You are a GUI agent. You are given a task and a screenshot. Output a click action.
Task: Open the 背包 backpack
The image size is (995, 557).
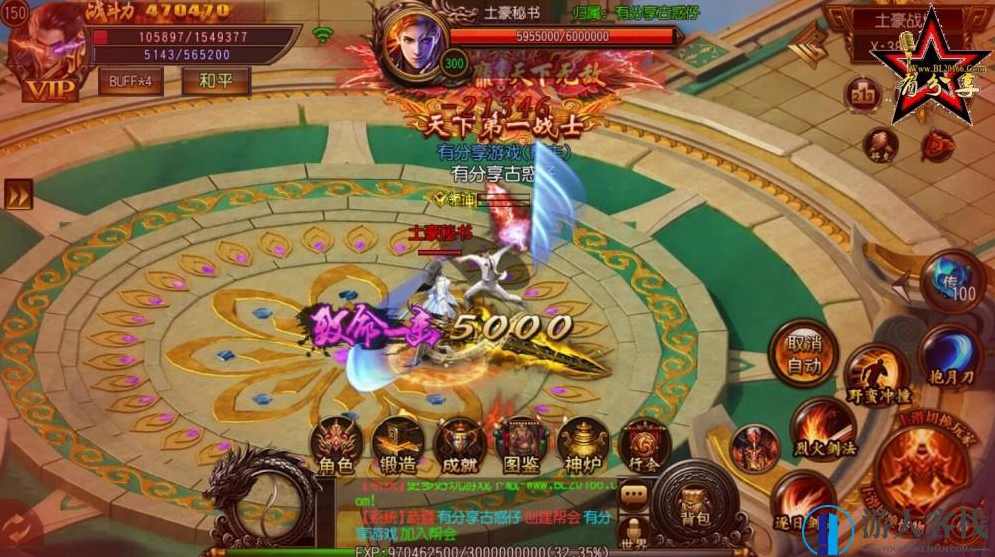pos(696,498)
